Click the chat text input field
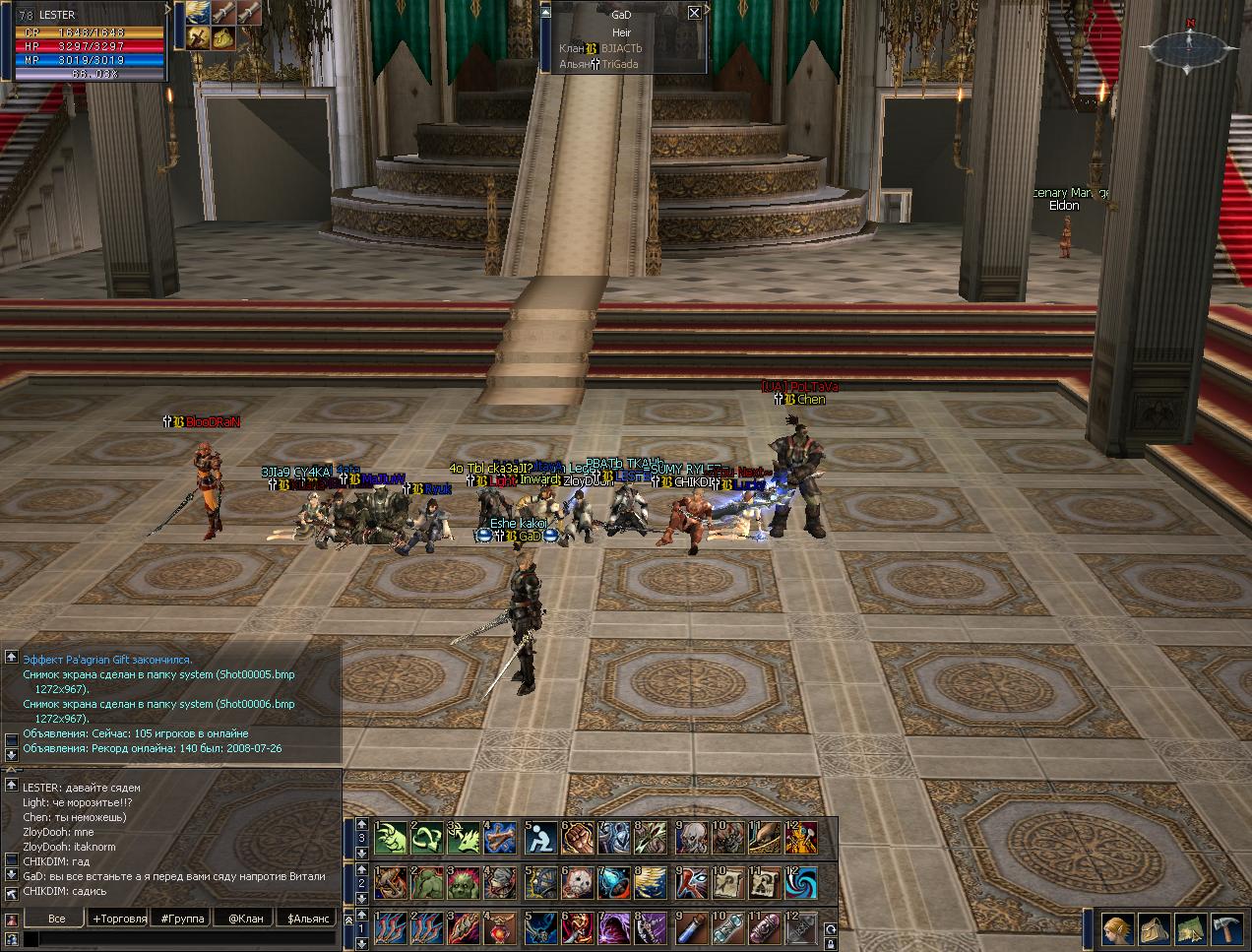The width and height of the screenshot is (1252, 952). [177, 940]
